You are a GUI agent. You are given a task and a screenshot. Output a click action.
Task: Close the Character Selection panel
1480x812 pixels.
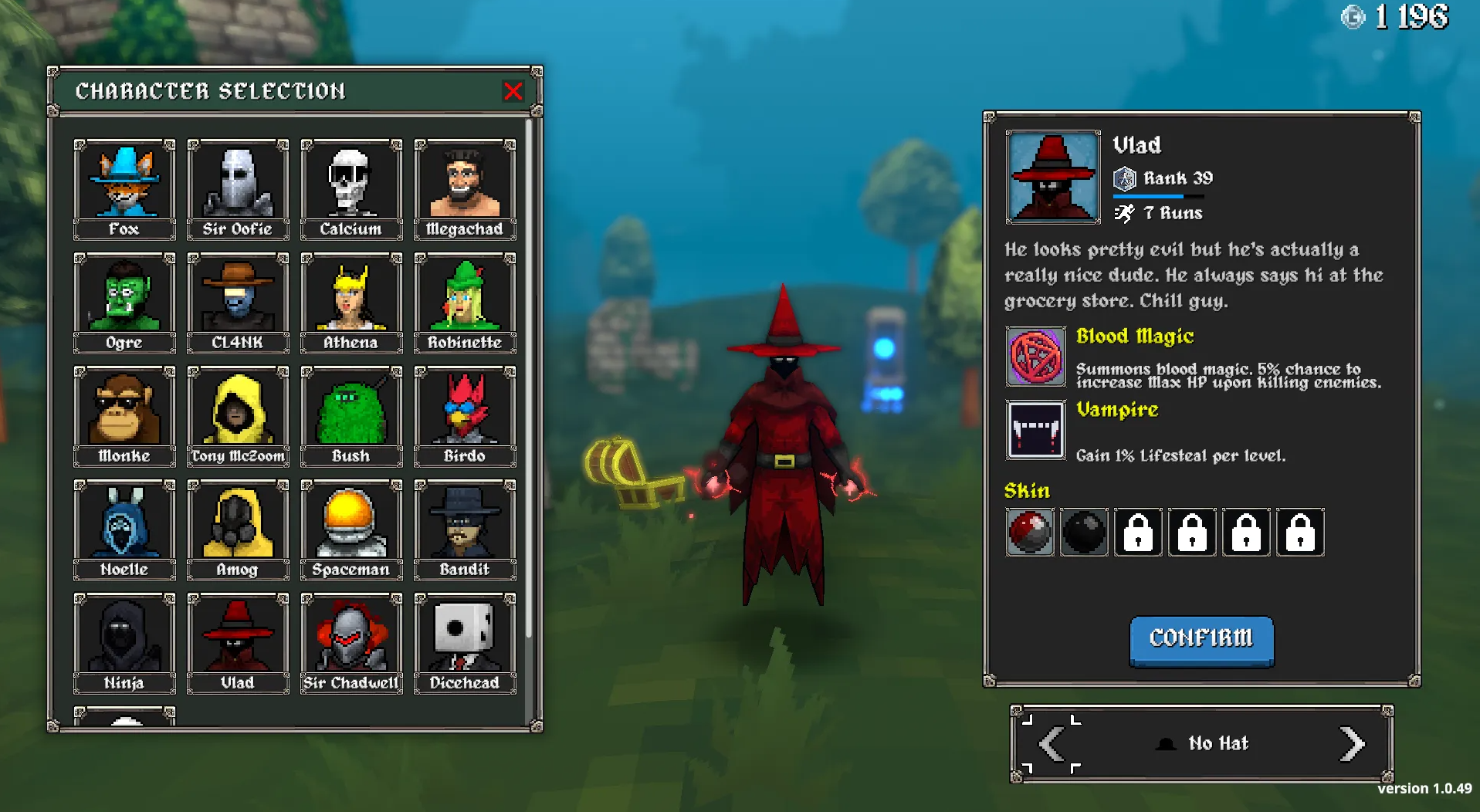pos(513,91)
